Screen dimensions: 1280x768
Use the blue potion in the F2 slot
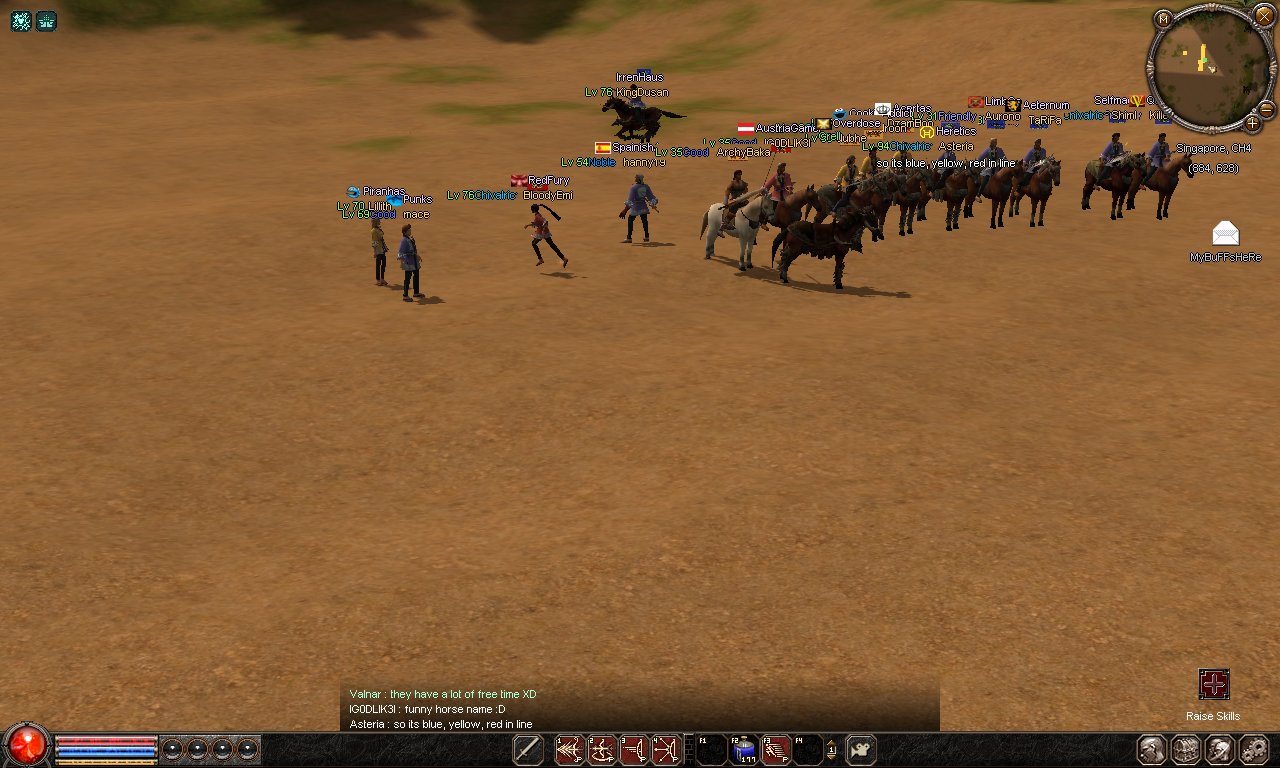743,749
